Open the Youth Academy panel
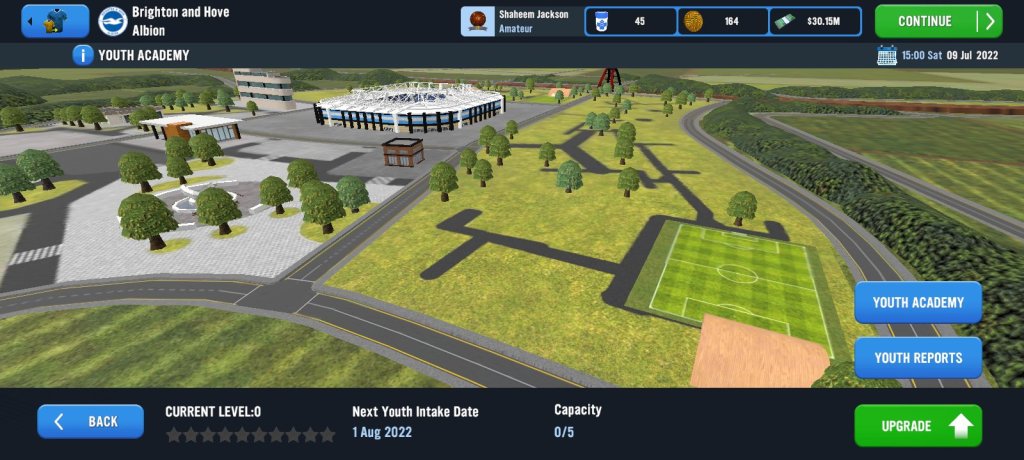 917,302
